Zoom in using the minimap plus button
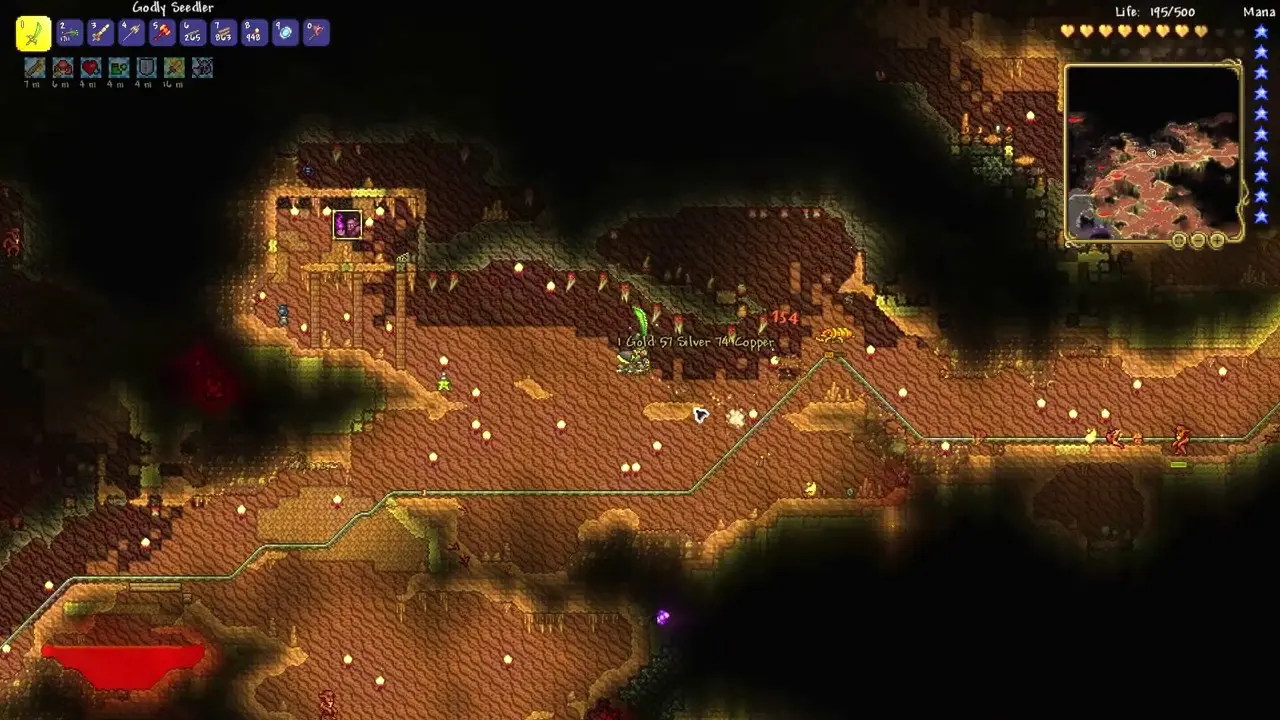 point(1217,240)
